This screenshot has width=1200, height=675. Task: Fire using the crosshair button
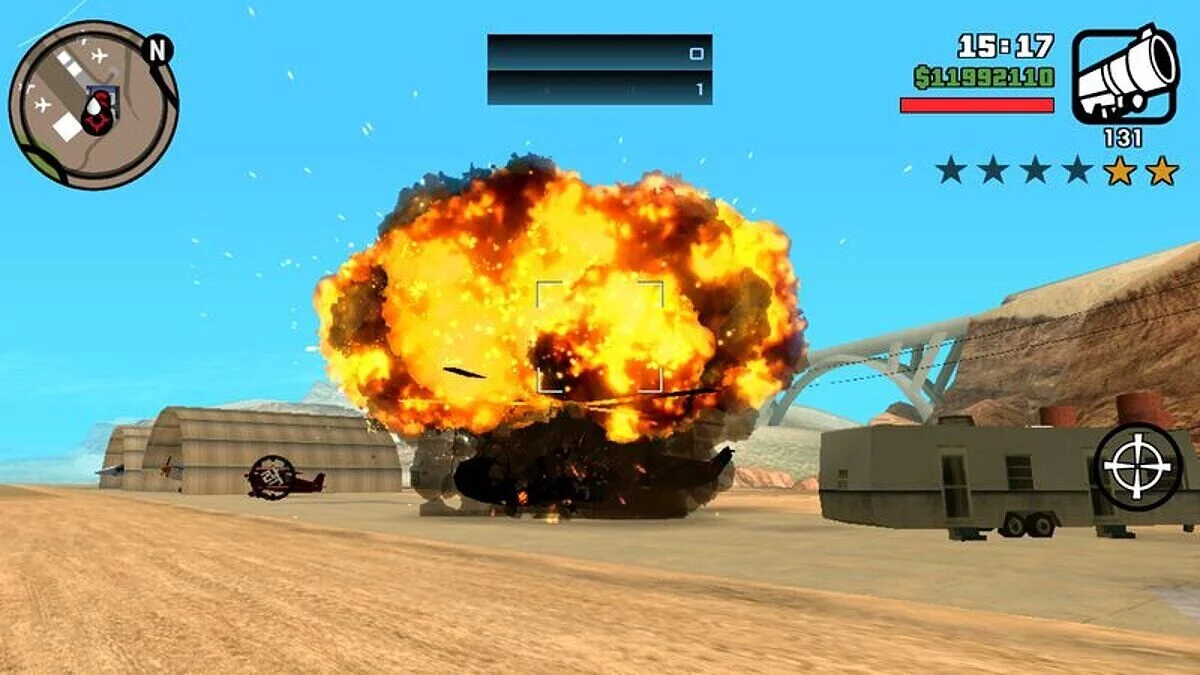click(1138, 467)
